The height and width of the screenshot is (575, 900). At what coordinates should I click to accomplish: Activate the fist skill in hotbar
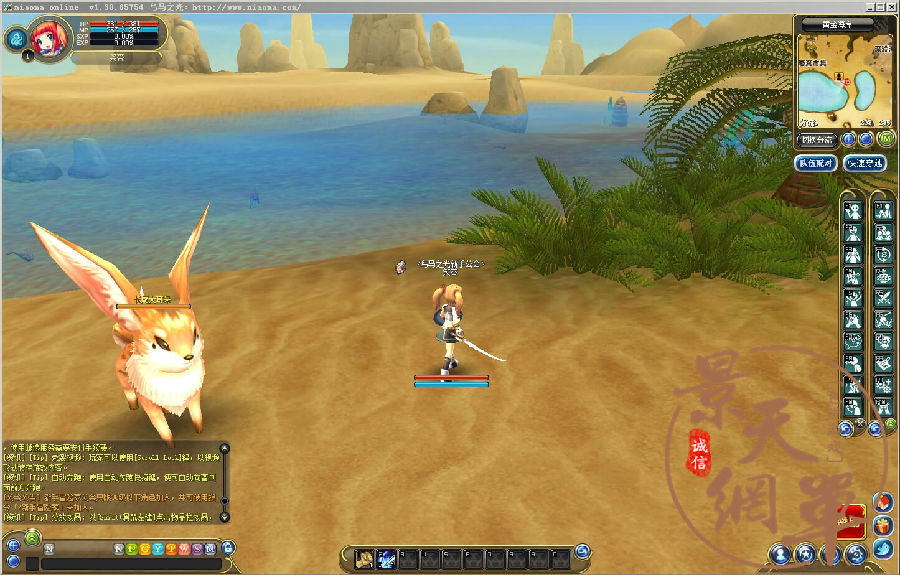(365, 558)
